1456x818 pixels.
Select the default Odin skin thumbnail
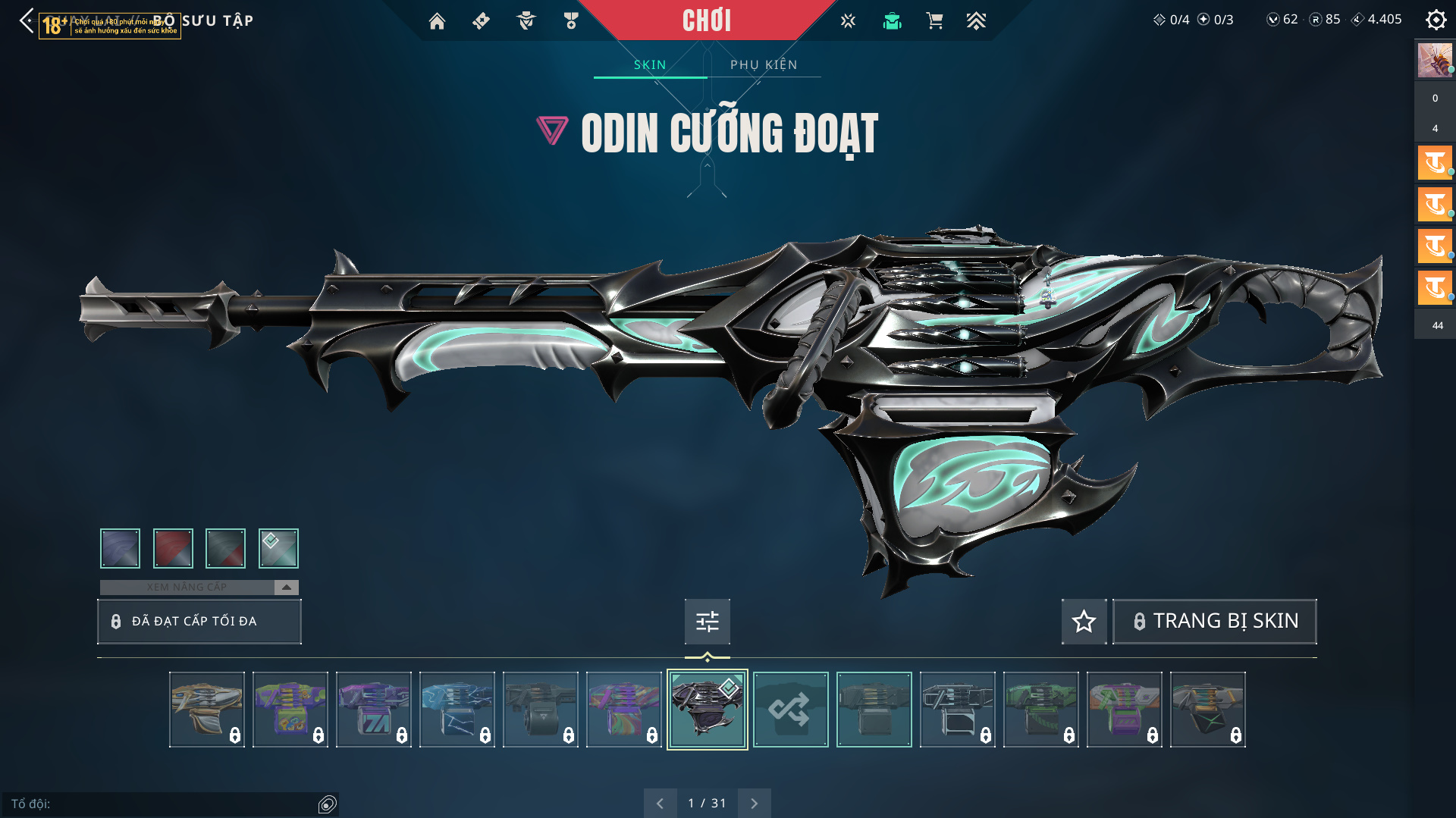(x=874, y=710)
